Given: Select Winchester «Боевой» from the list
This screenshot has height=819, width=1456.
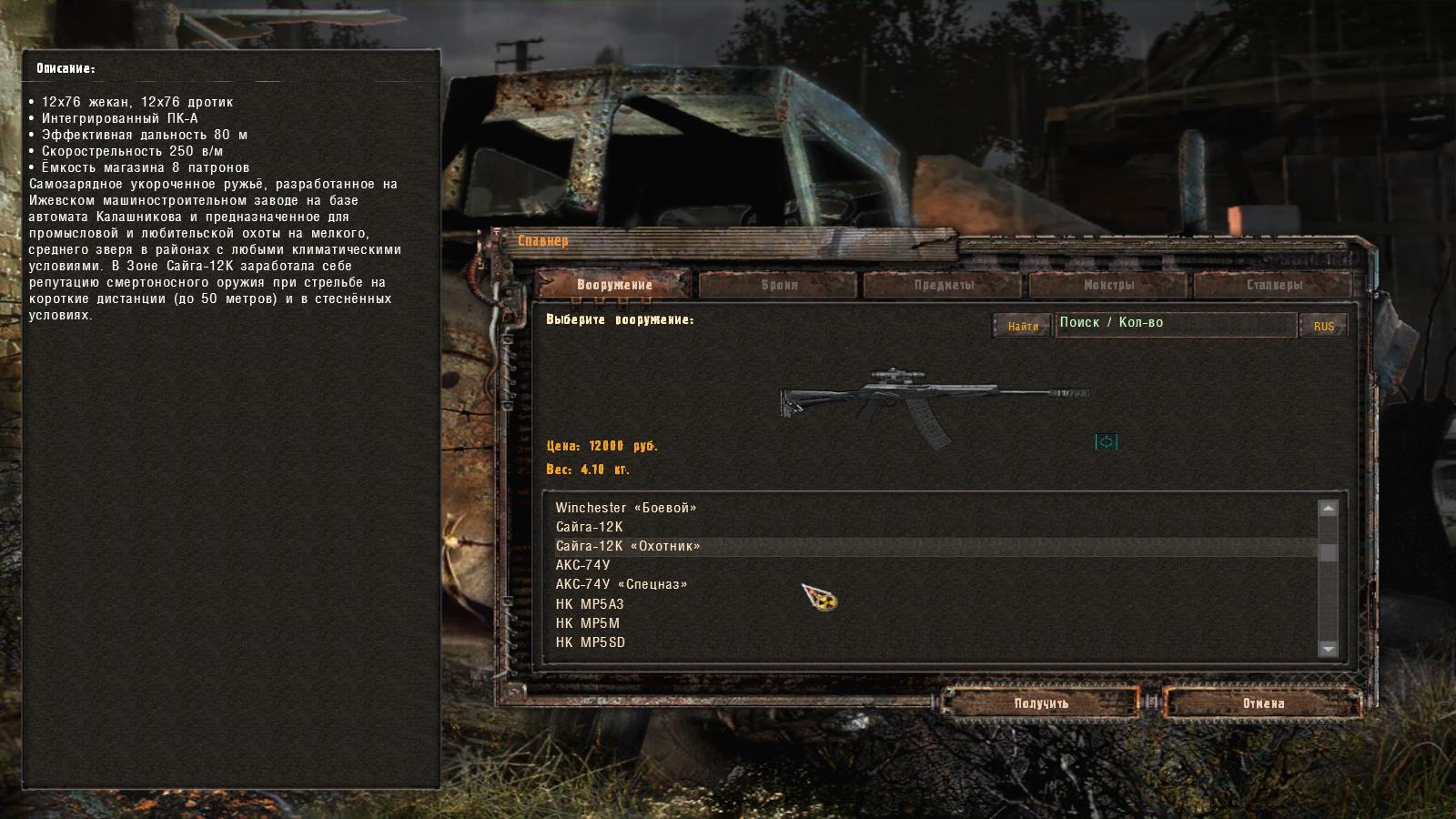Looking at the screenshot, I should tap(626, 508).
